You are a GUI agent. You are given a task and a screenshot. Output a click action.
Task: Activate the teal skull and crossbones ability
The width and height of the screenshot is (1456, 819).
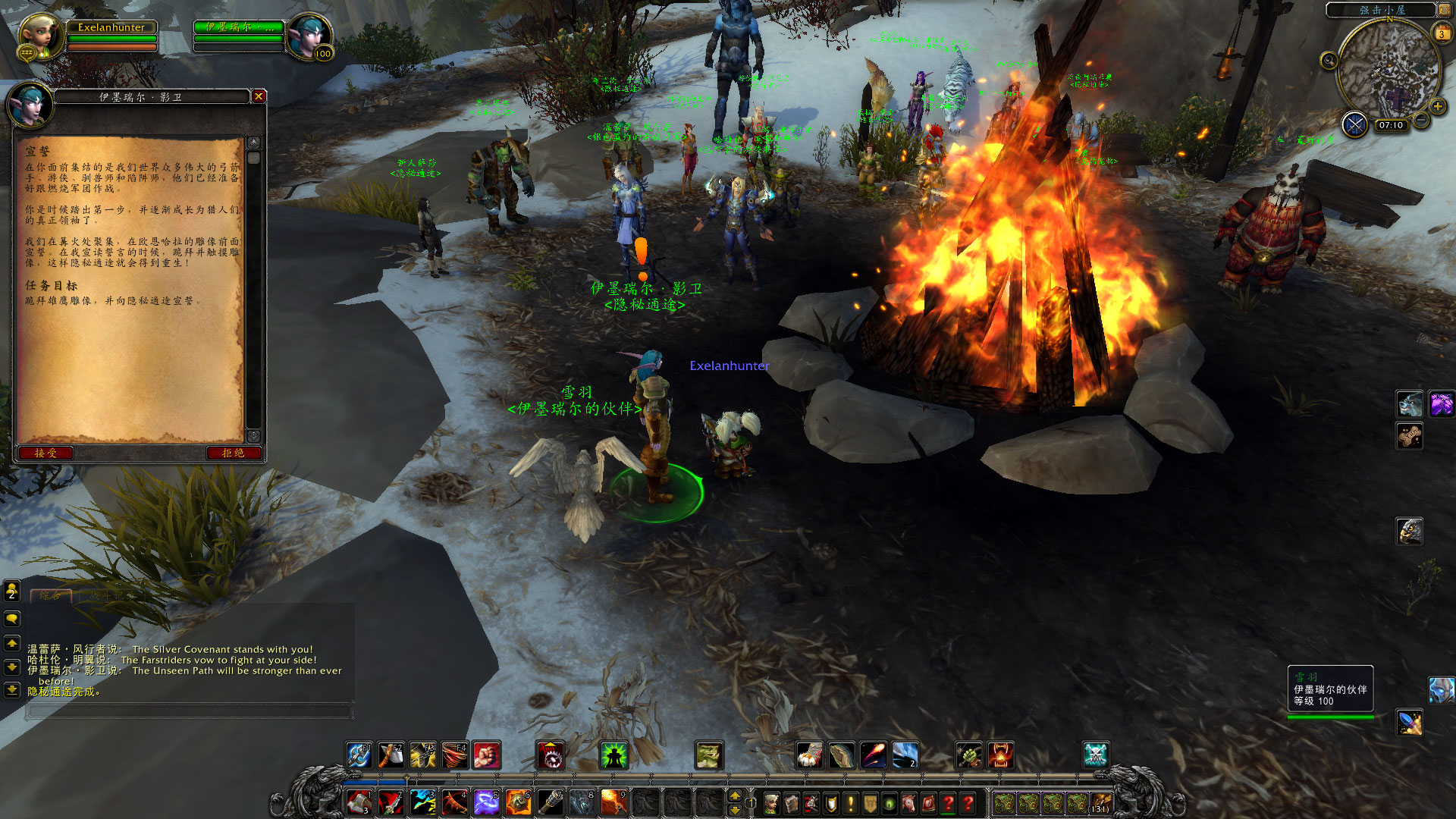coord(1096,755)
